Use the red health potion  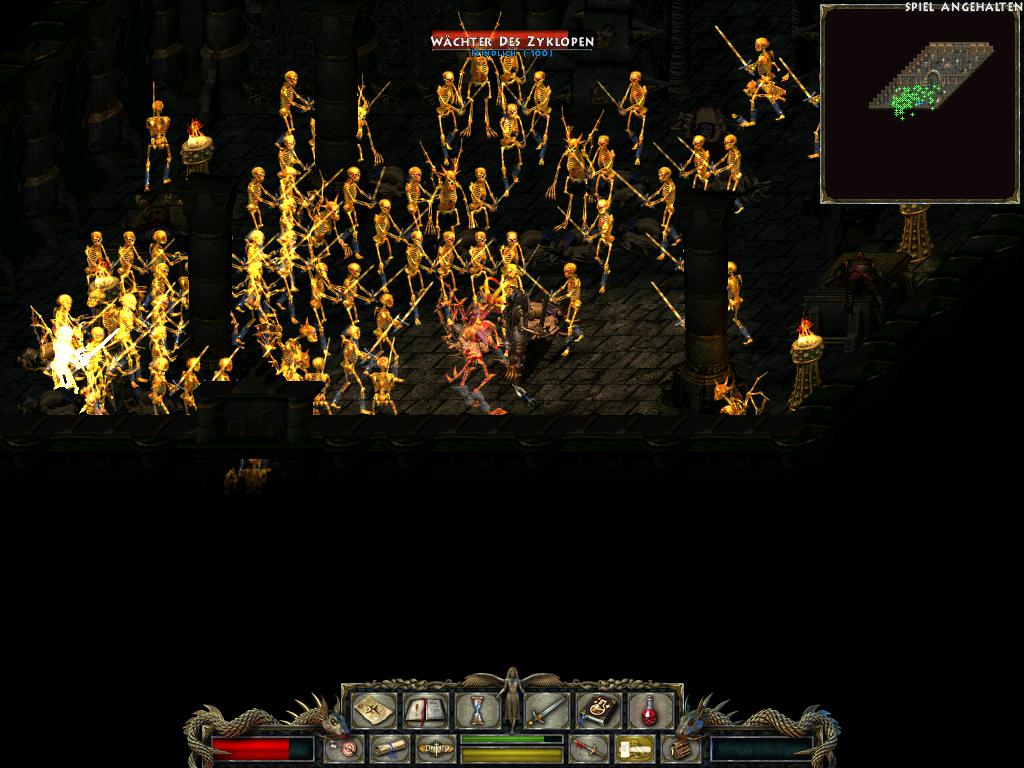pos(648,711)
